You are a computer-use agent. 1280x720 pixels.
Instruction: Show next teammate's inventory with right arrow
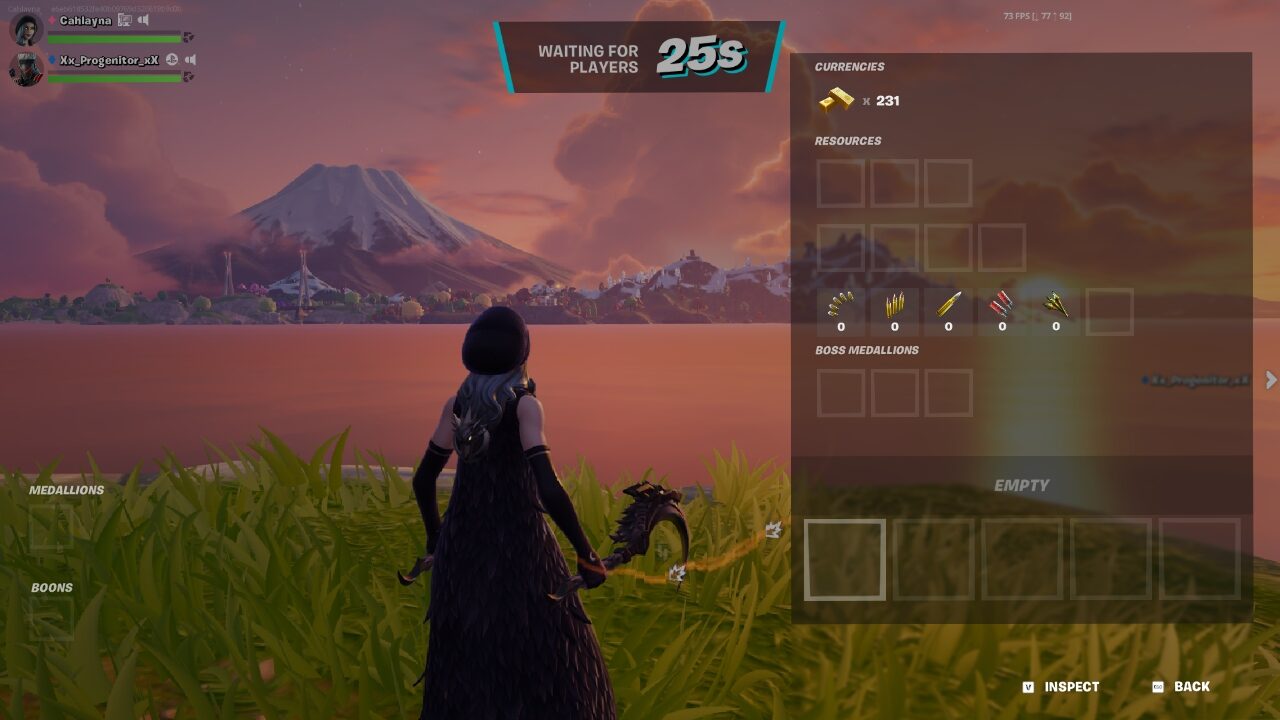1271,380
